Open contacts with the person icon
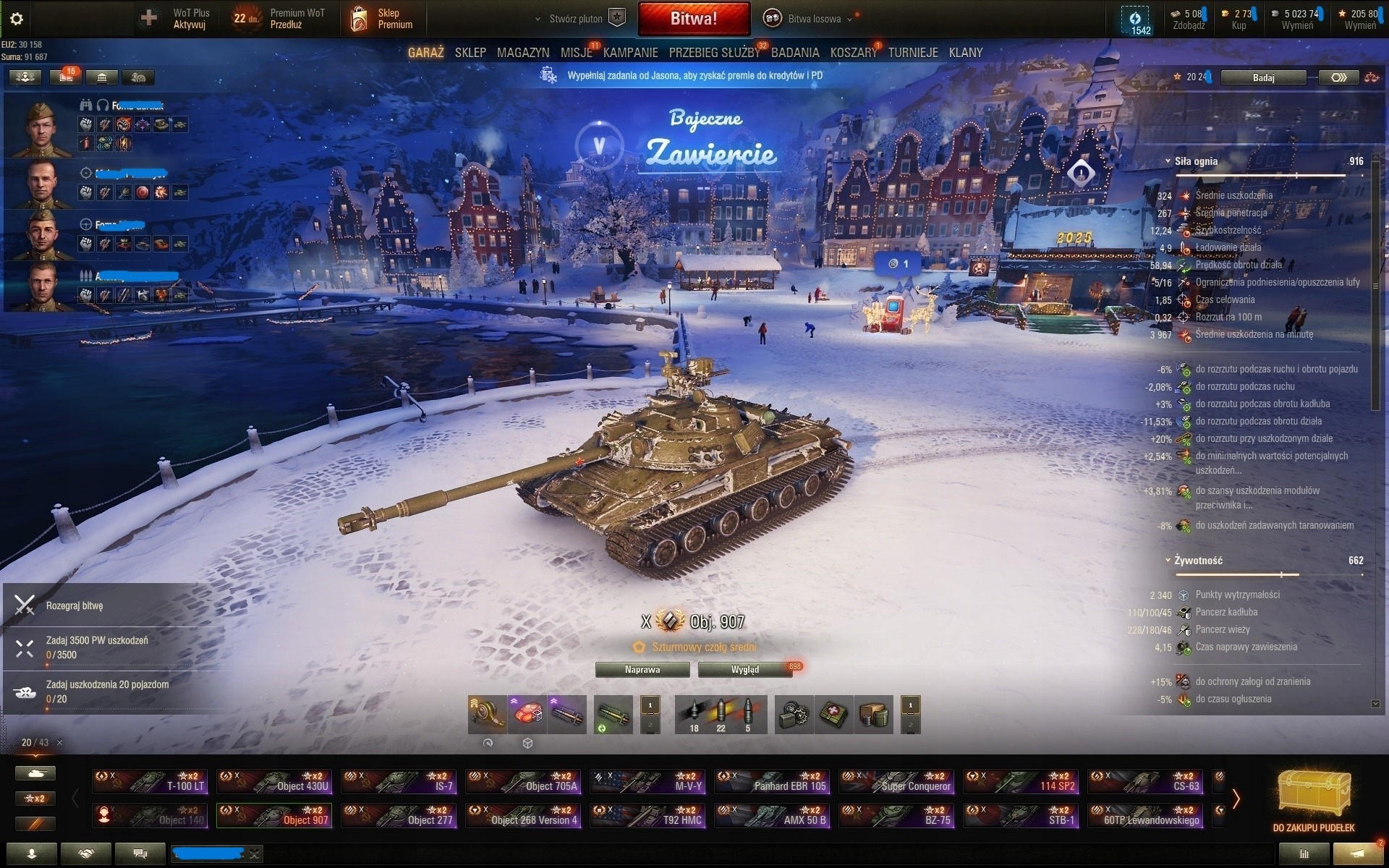The width and height of the screenshot is (1389, 868). (33, 854)
